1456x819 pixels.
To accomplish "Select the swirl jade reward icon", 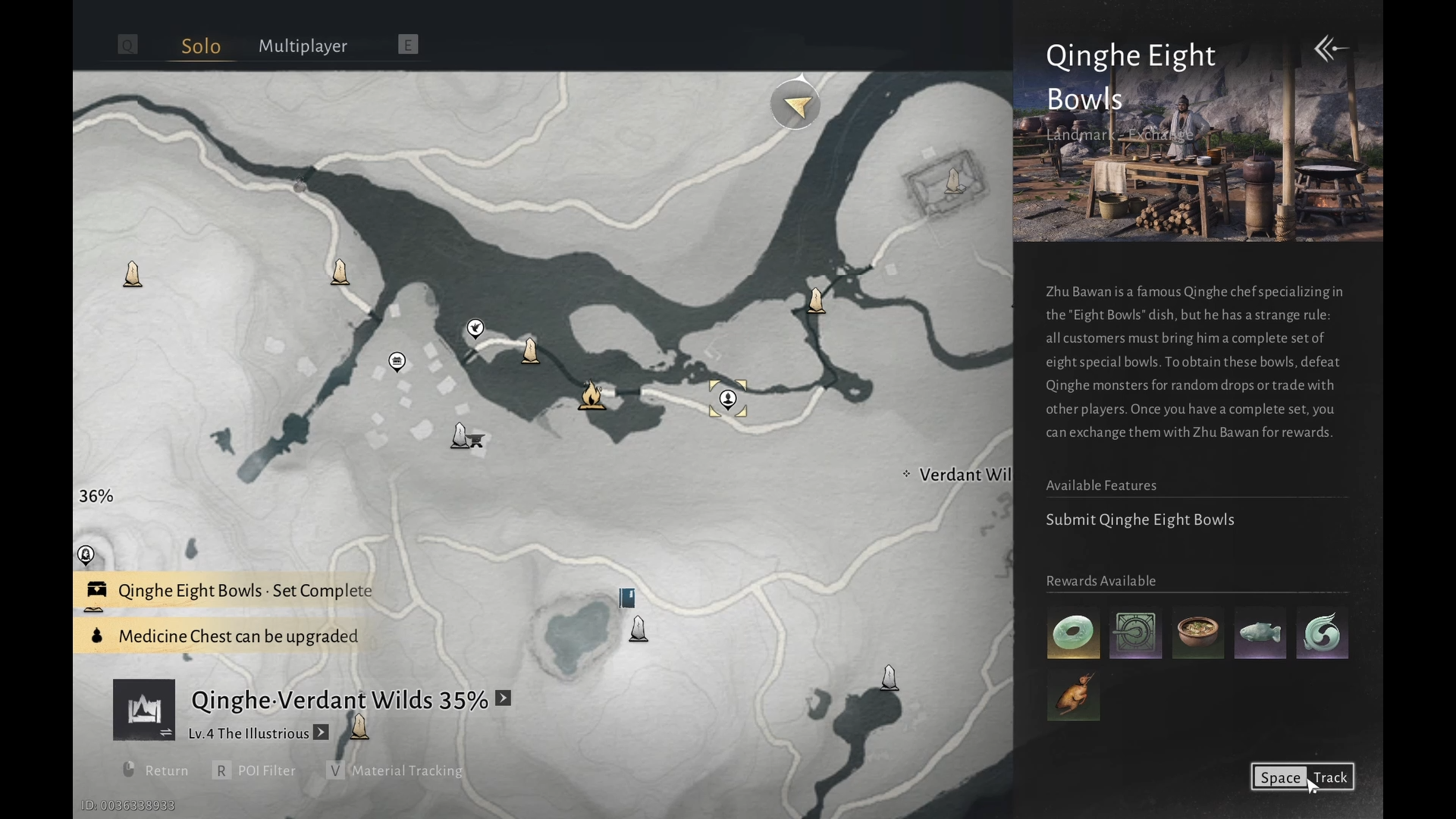I will 1322,632.
